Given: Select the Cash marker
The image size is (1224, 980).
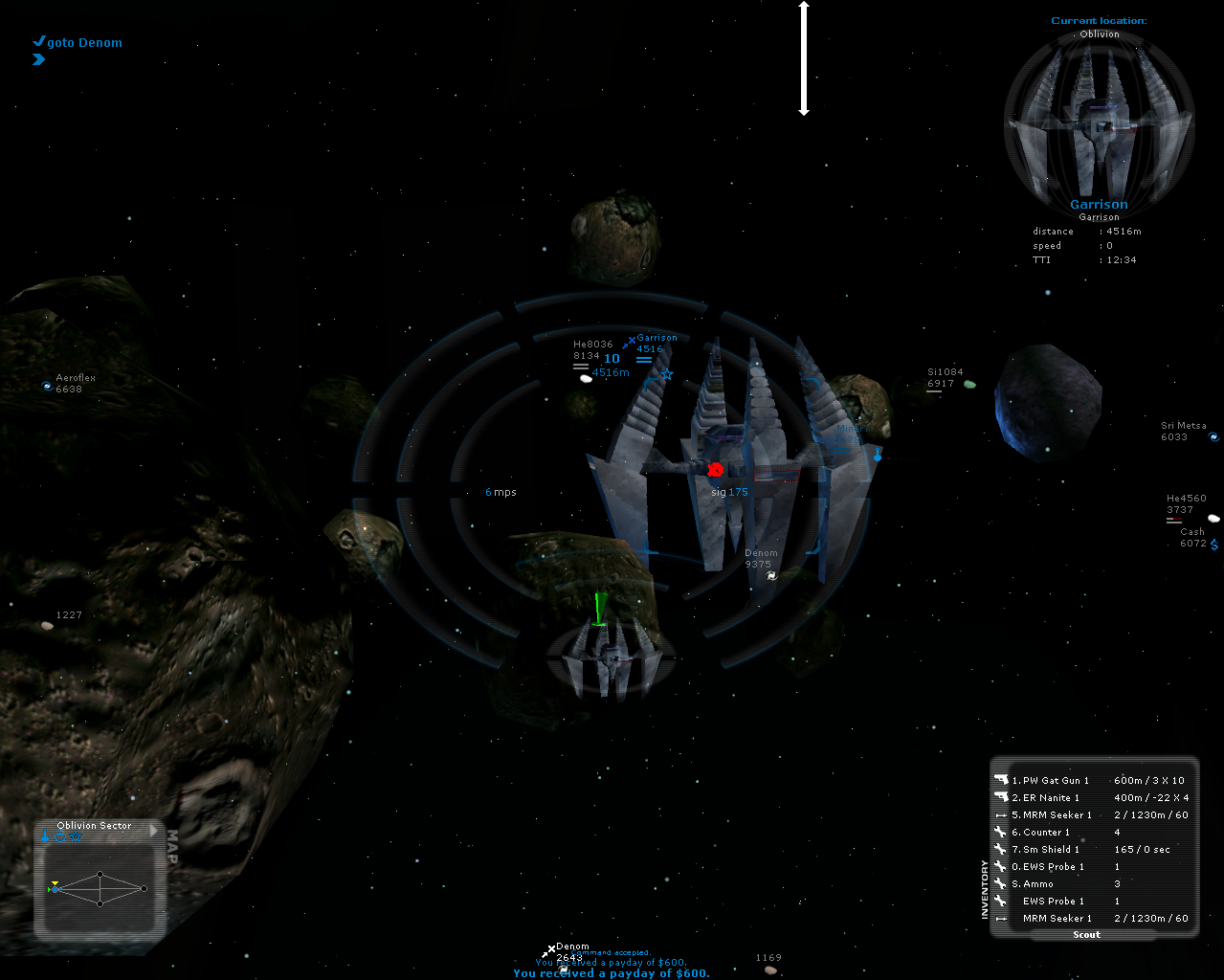Looking at the screenshot, I should point(1213,544).
